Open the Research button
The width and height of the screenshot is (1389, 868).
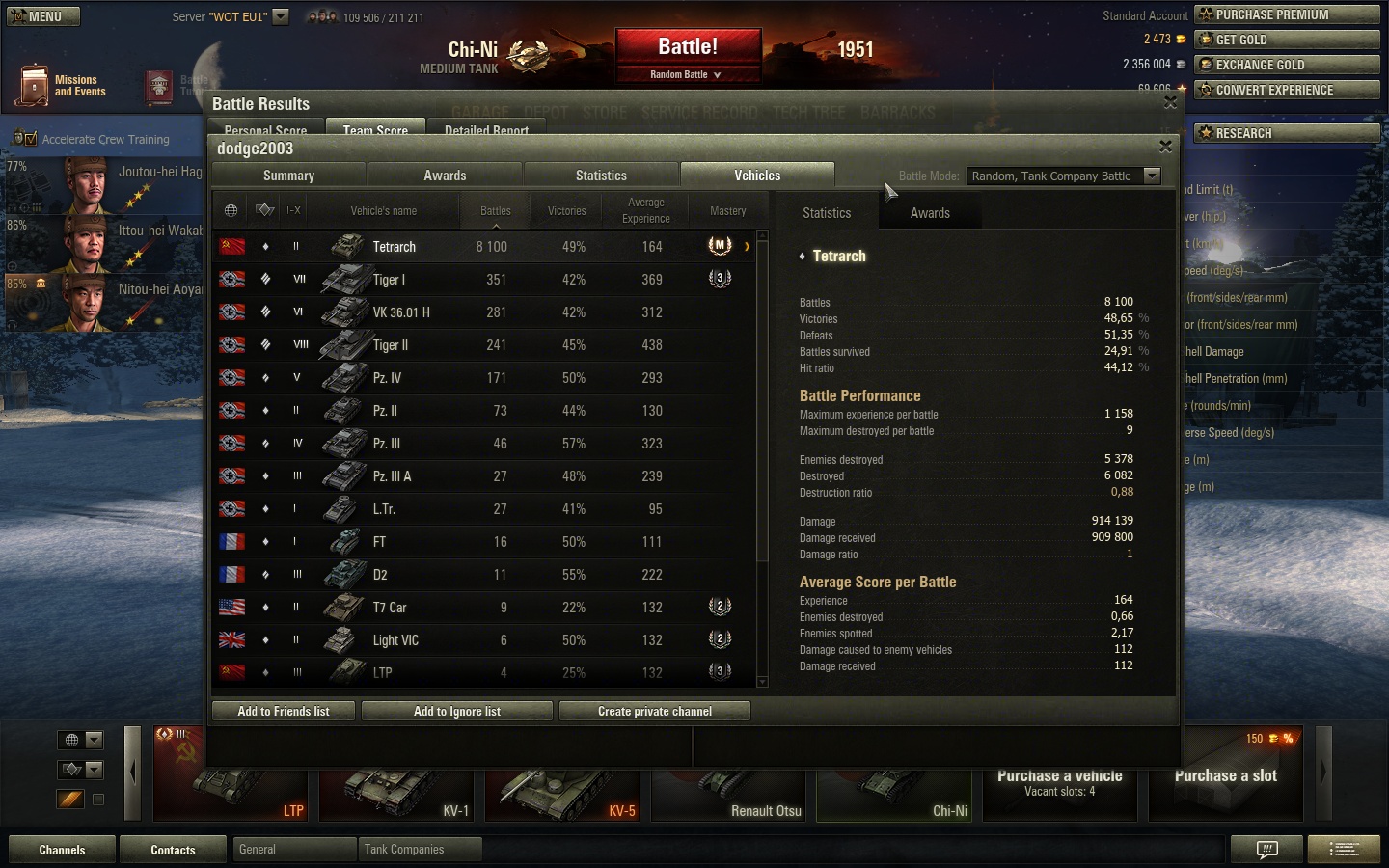[x=1287, y=133]
